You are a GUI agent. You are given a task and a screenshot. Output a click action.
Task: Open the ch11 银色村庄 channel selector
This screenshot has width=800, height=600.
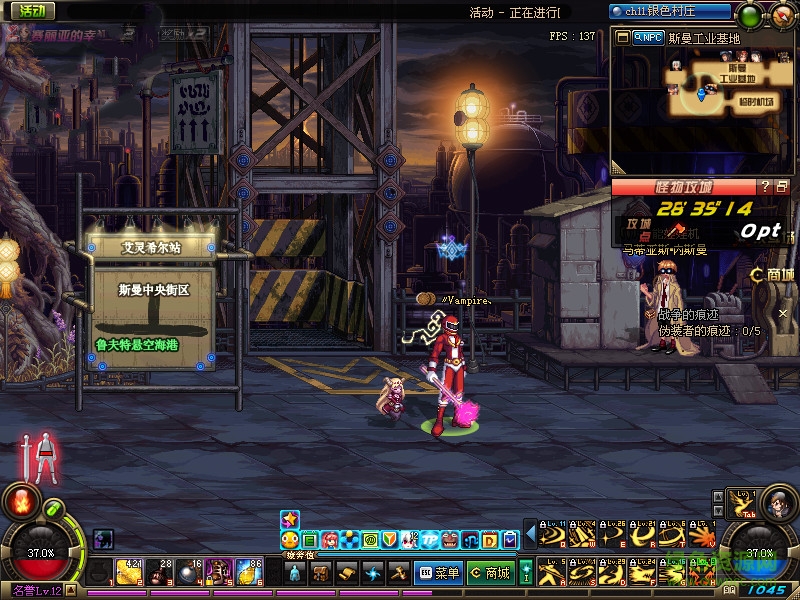[671, 11]
